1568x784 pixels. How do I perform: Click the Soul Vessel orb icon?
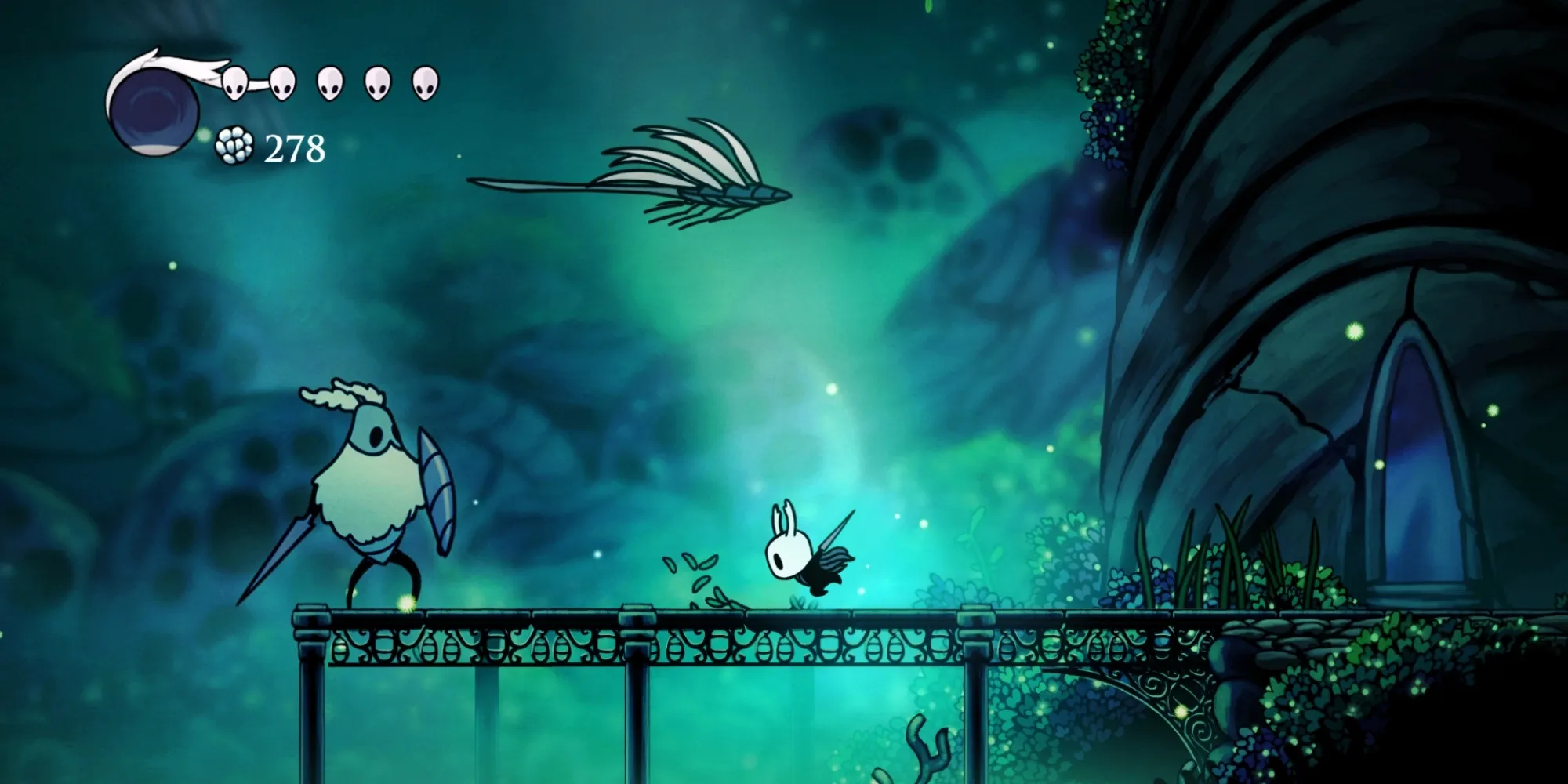(153, 110)
